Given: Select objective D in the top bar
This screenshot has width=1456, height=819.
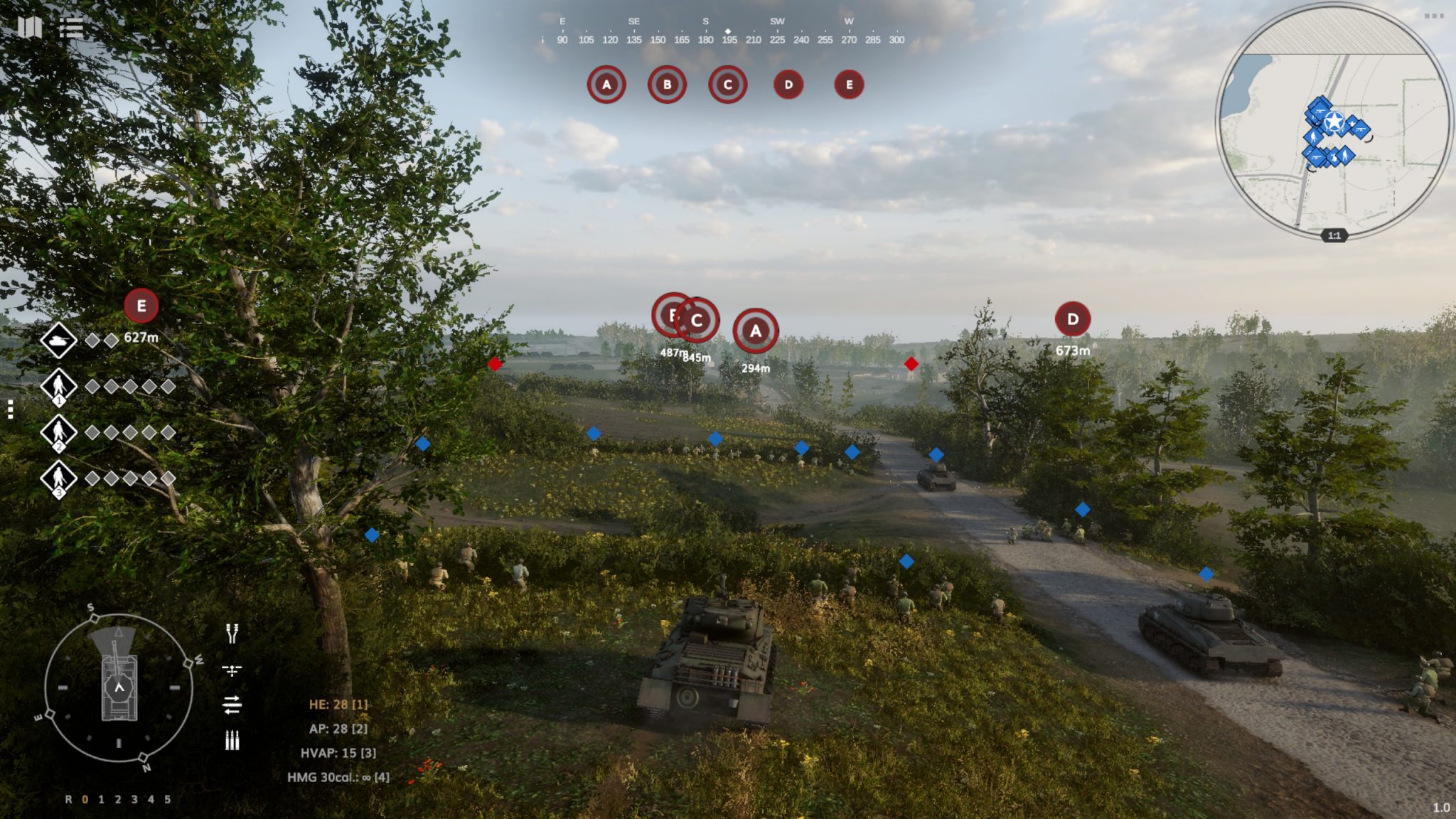Looking at the screenshot, I should point(788,85).
